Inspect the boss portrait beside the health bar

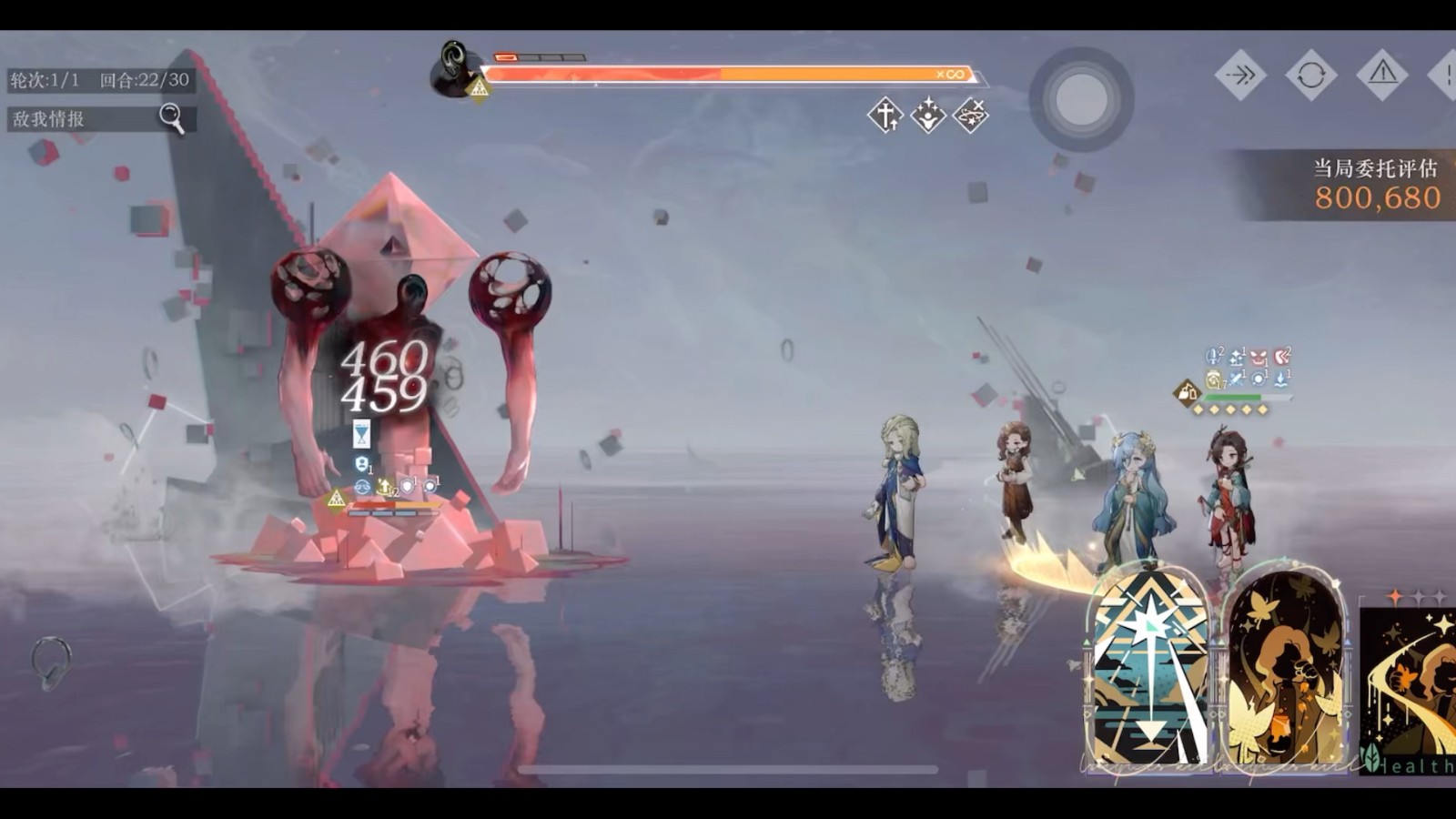pos(453,67)
